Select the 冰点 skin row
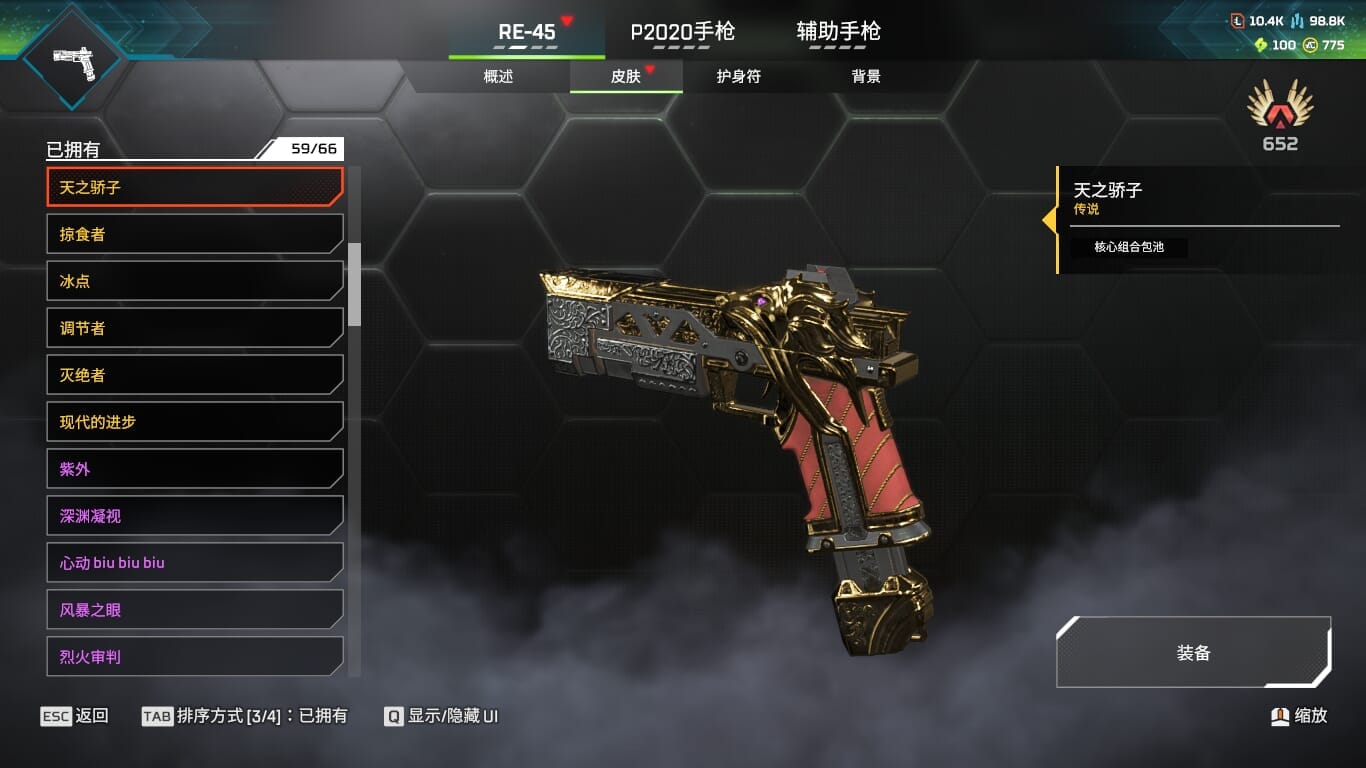1366x768 pixels. 195,281
